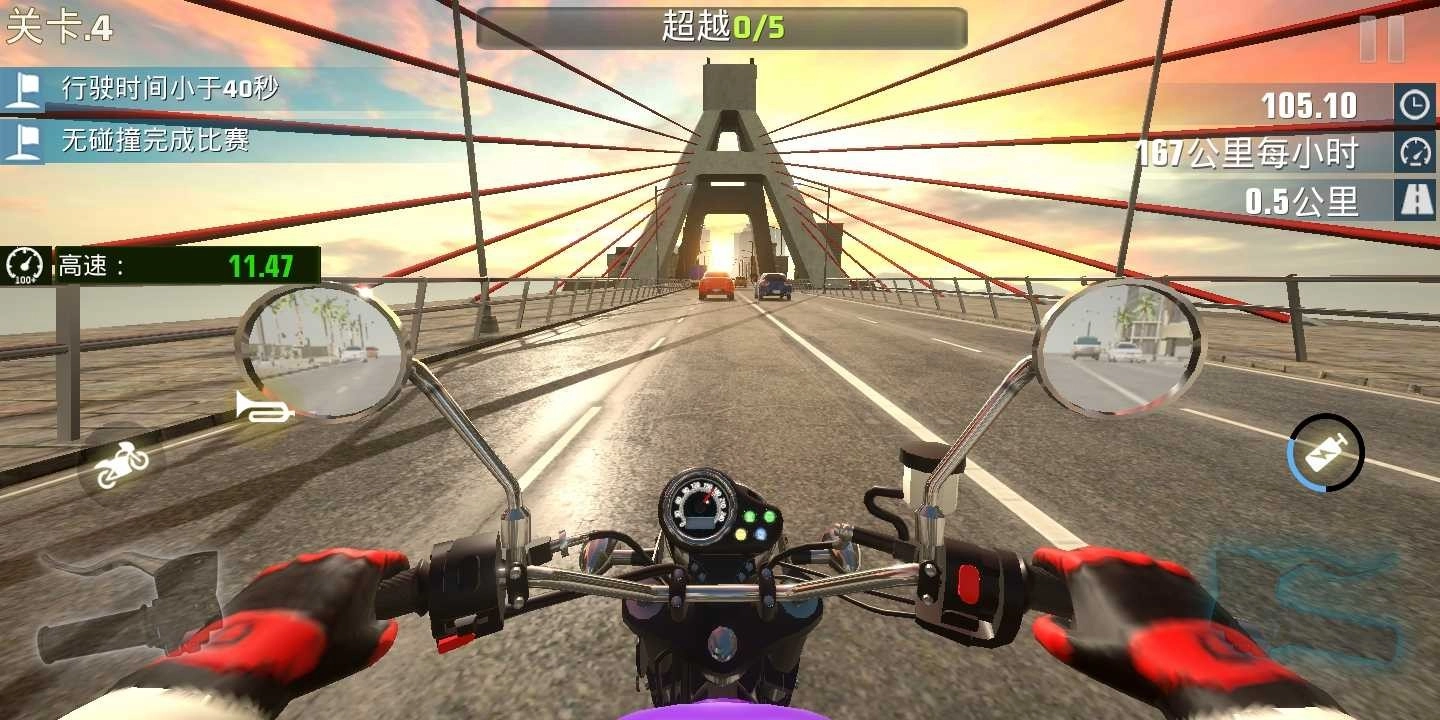Tap the 高速 gauge icon
This screenshot has height=720, width=1440.
pos(24,265)
